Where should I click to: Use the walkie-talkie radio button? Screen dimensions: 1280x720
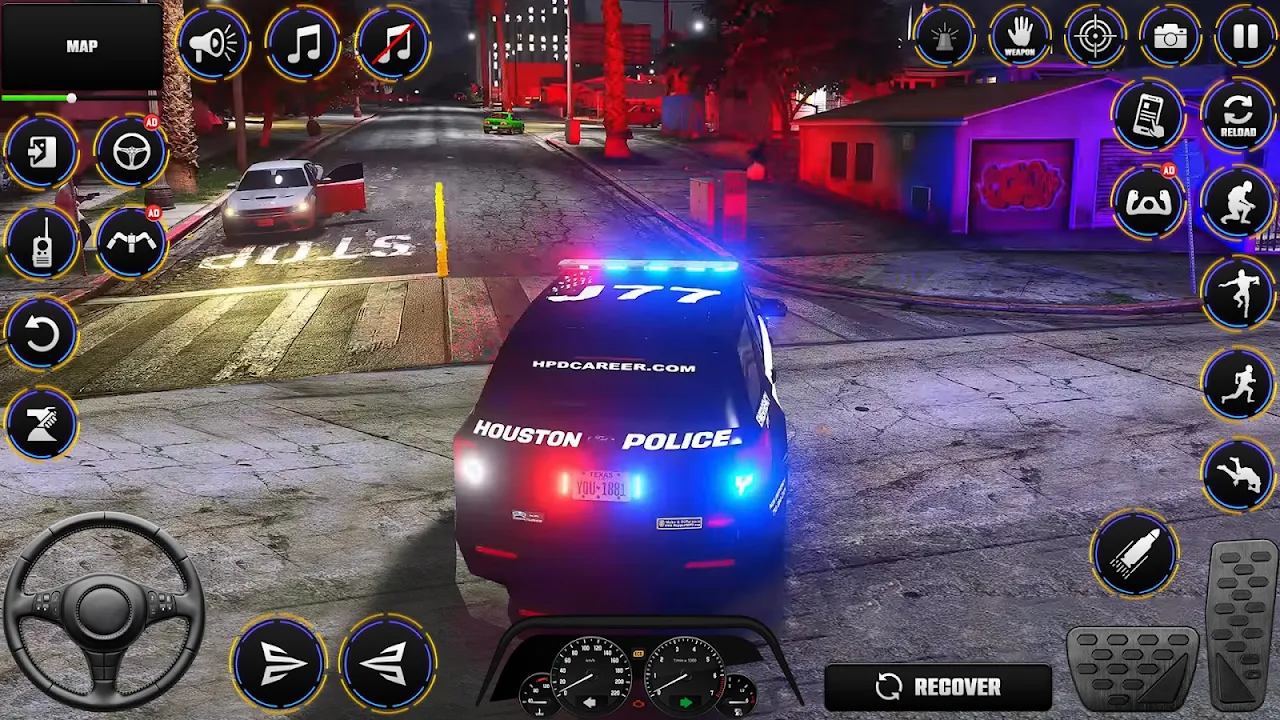click(41, 243)
